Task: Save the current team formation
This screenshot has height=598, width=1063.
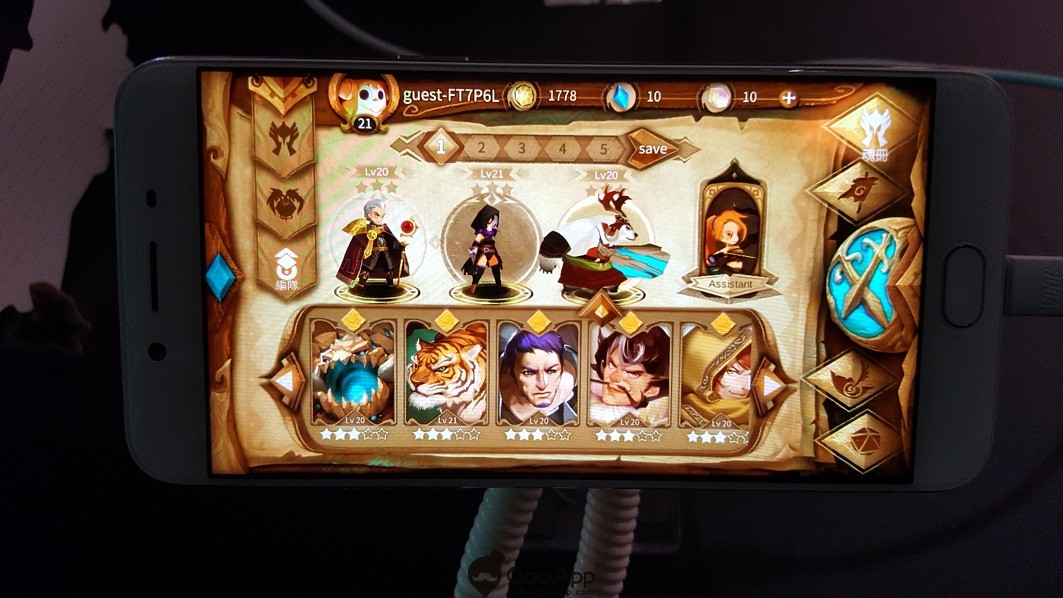Action: click(652, 148)
